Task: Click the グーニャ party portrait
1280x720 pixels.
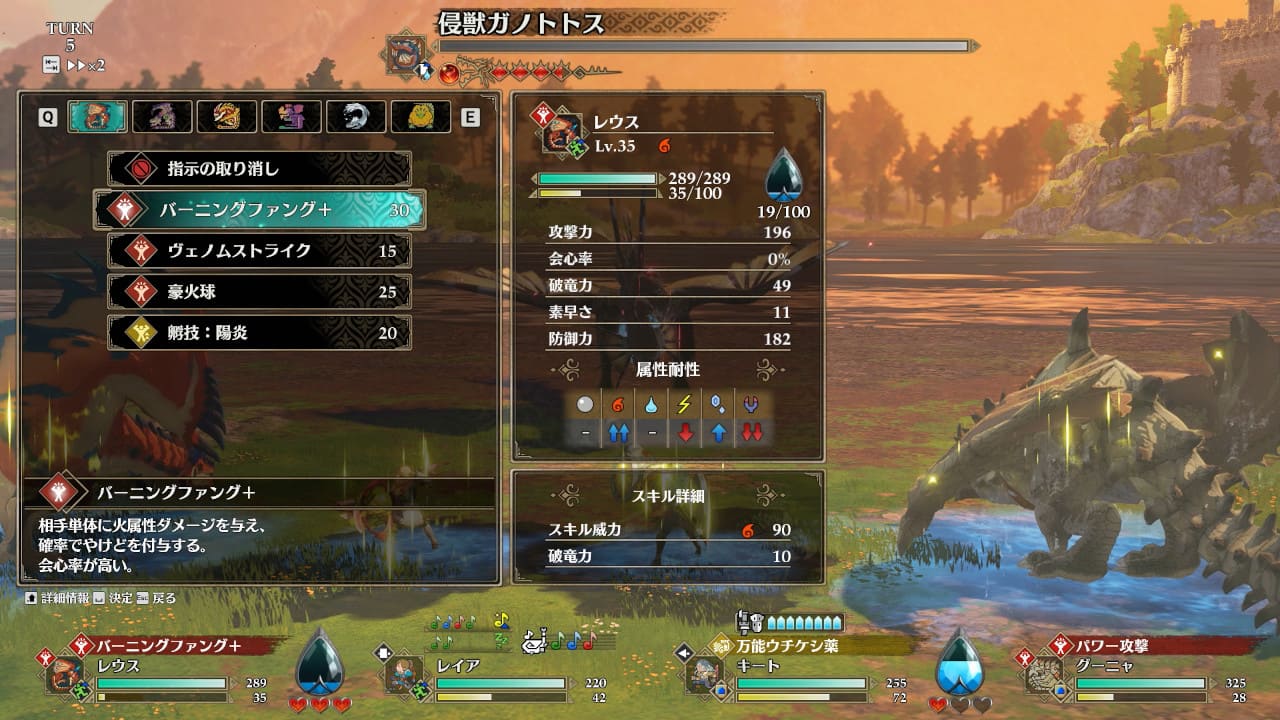Action: point(1044,674)
